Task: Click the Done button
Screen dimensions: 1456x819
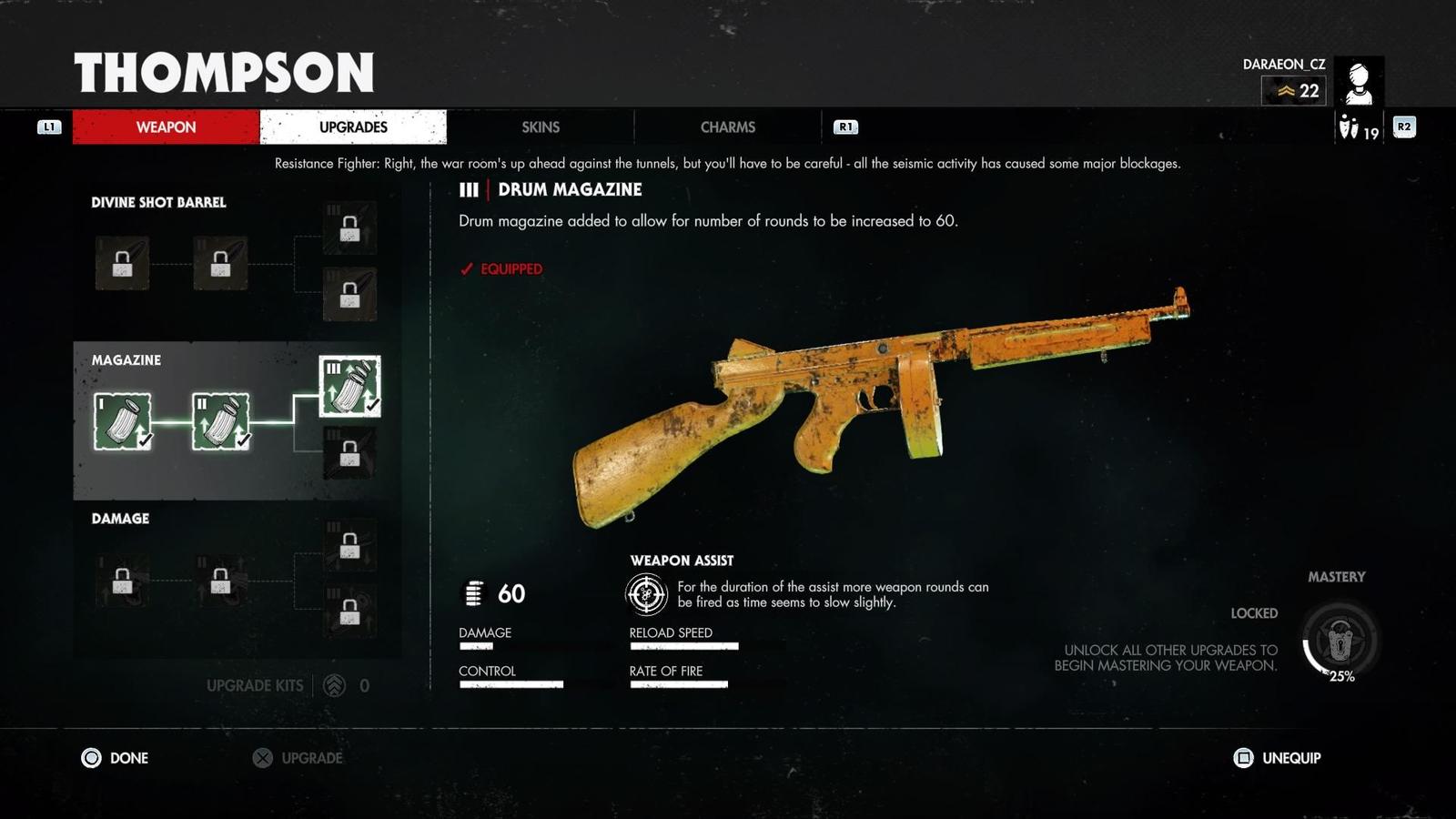Action: 116,758
